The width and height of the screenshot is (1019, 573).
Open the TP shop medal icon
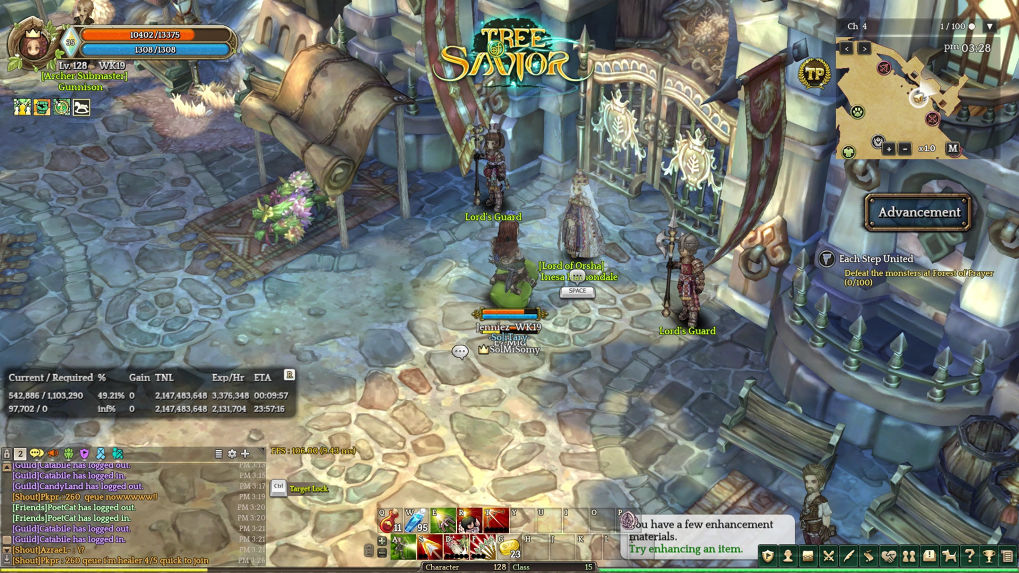pyautogui.click(x=815, y=73)
